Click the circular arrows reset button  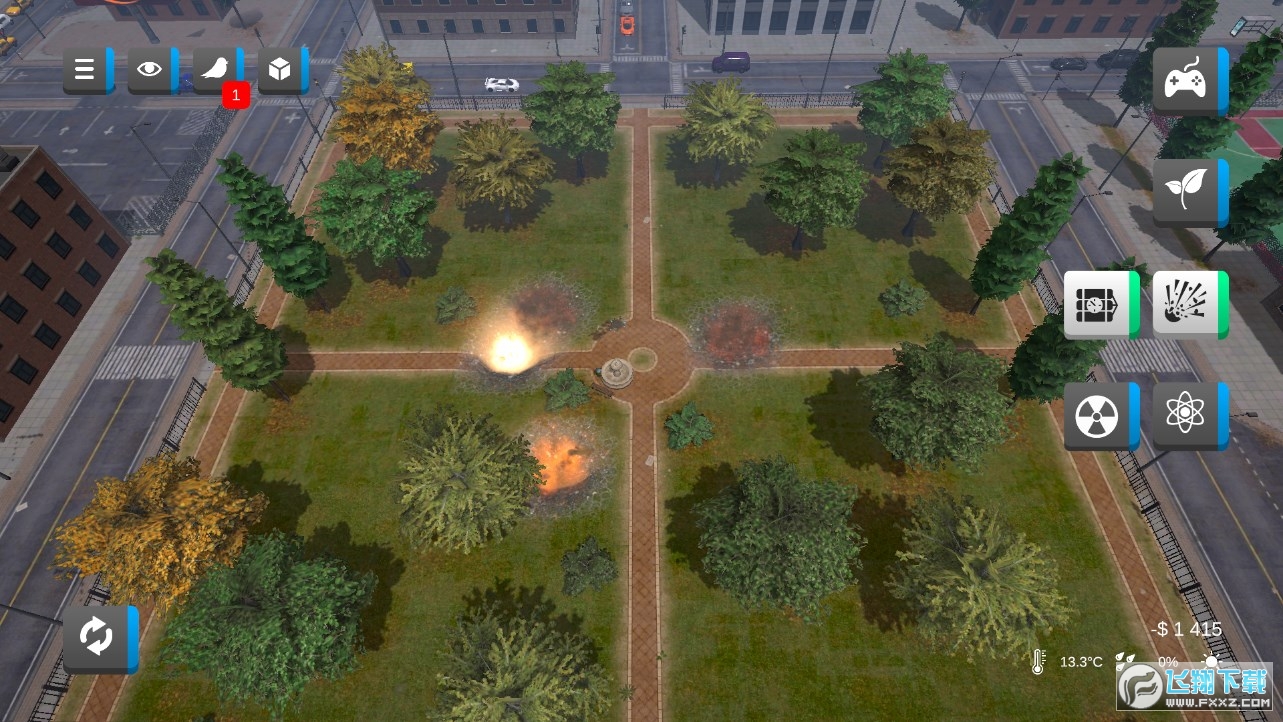tap(98, 637)
